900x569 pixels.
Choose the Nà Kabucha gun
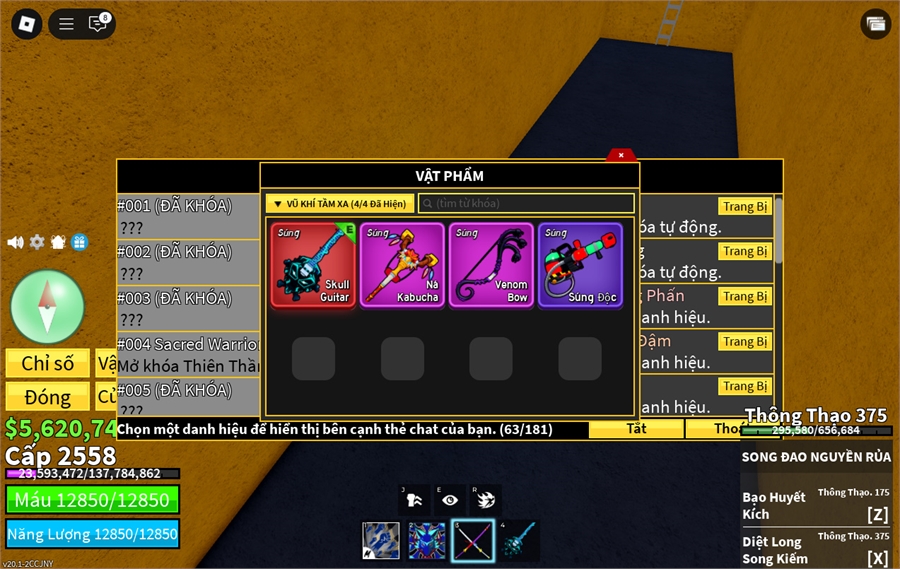[x=402, y=265]
